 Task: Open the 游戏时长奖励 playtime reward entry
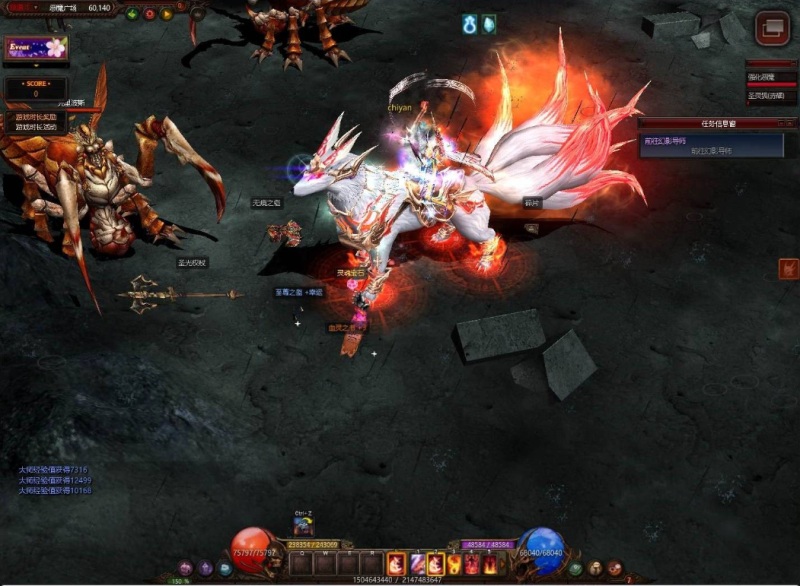click(x=36, y=117)
